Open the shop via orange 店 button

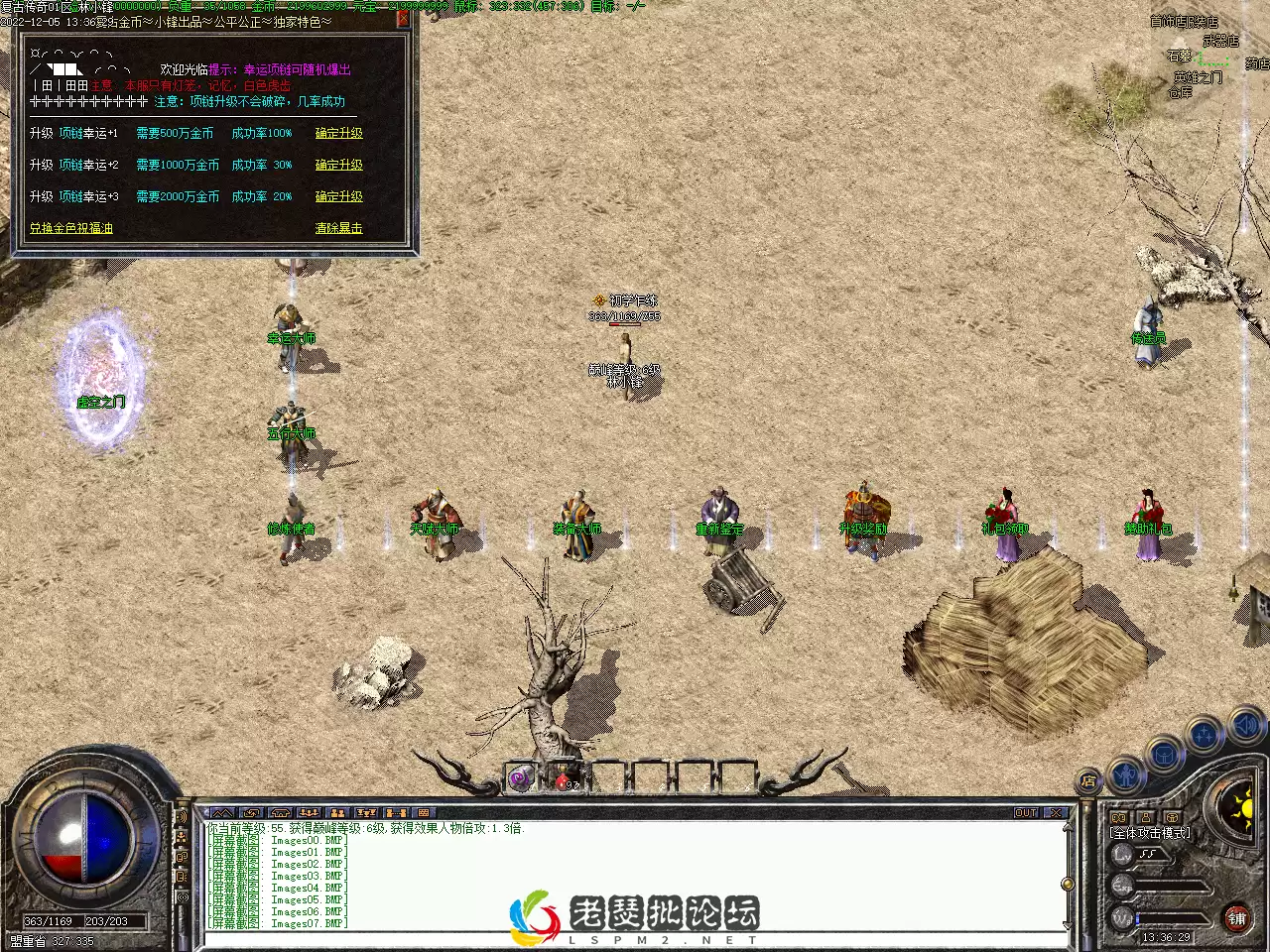click(1088, 779)
